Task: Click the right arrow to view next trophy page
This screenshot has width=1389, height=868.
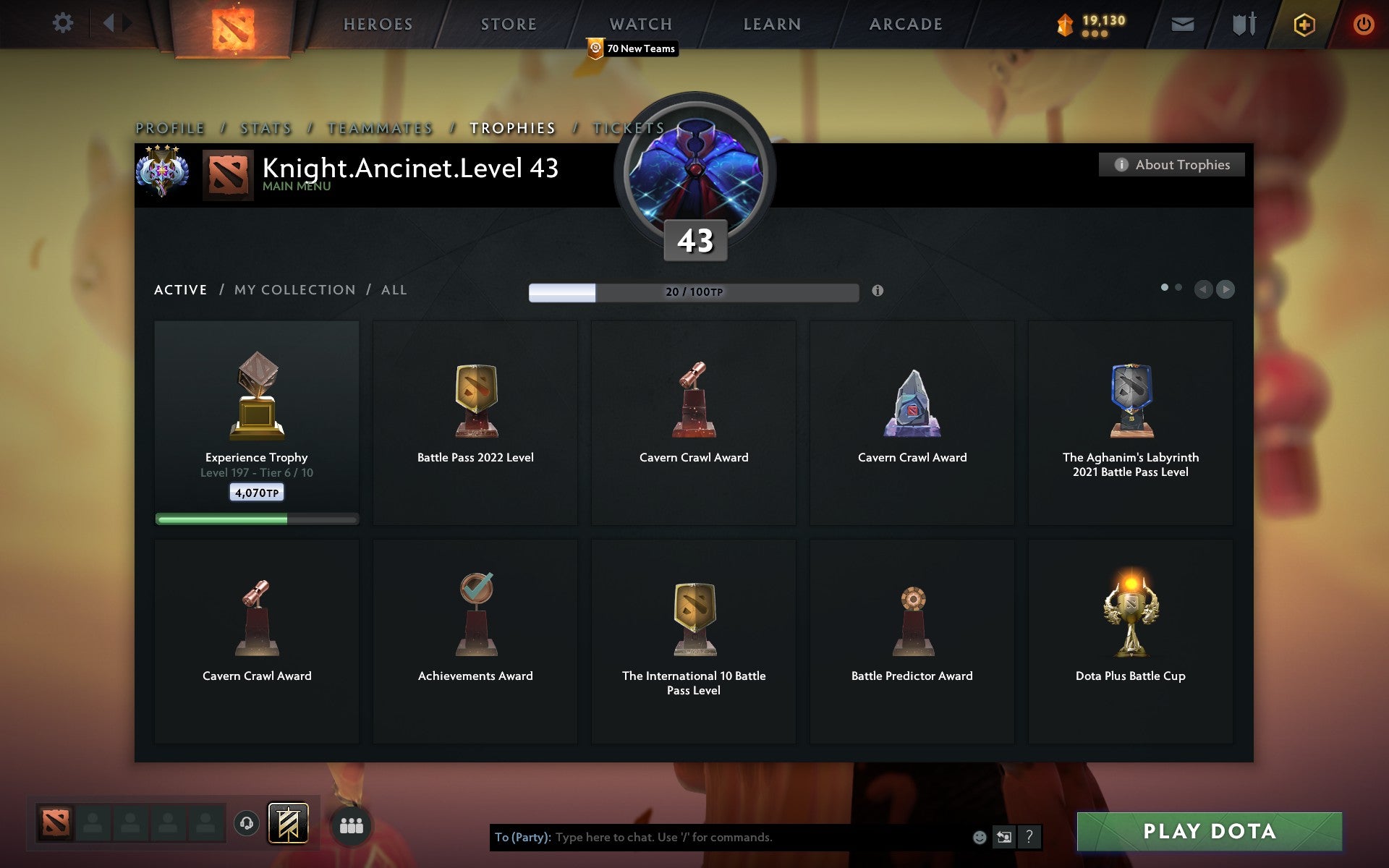Action: [x=1226, y=289]
